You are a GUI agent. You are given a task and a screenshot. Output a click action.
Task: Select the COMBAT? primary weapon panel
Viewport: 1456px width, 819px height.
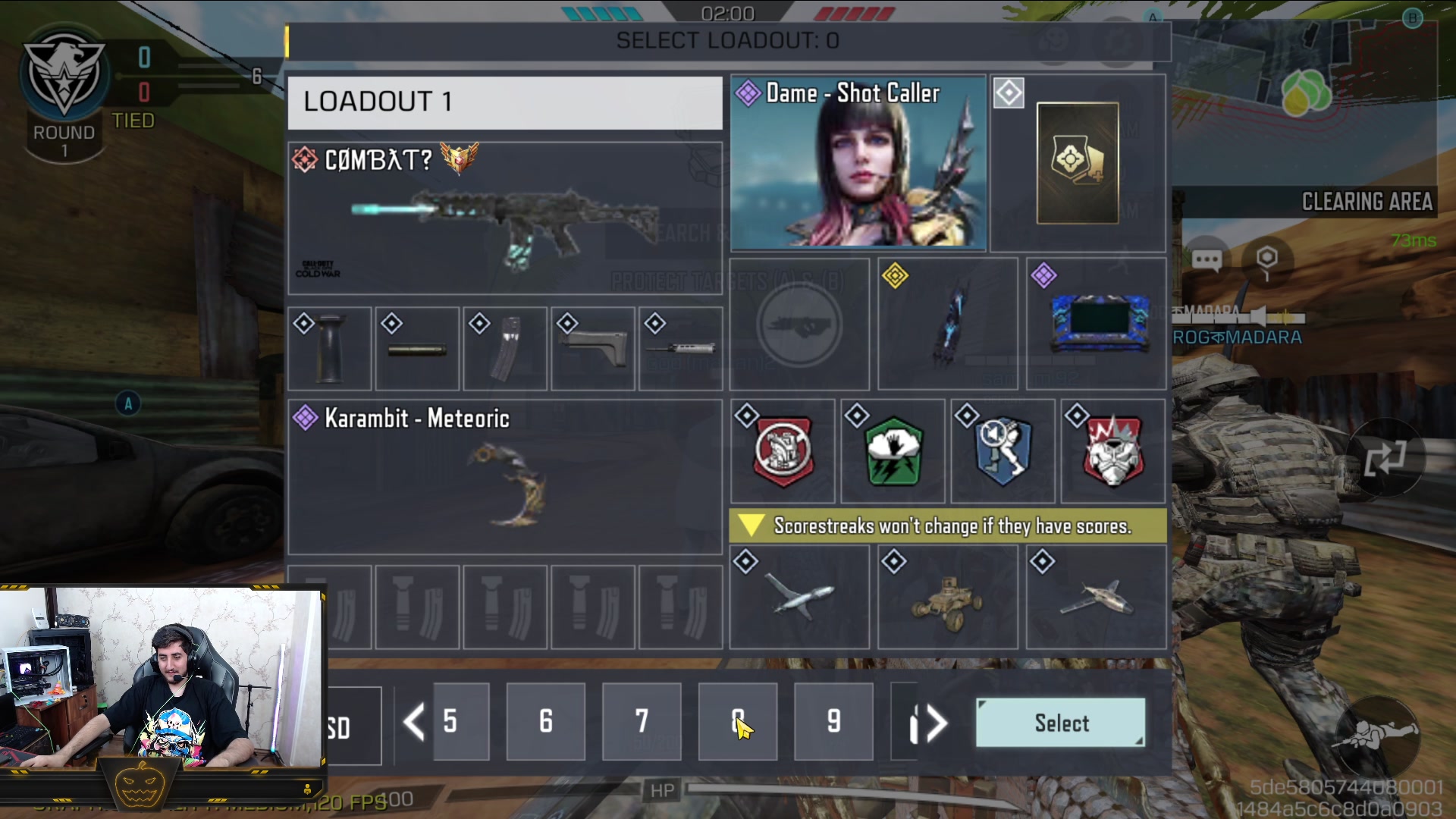pyautogui.click(x=504, y=218)
